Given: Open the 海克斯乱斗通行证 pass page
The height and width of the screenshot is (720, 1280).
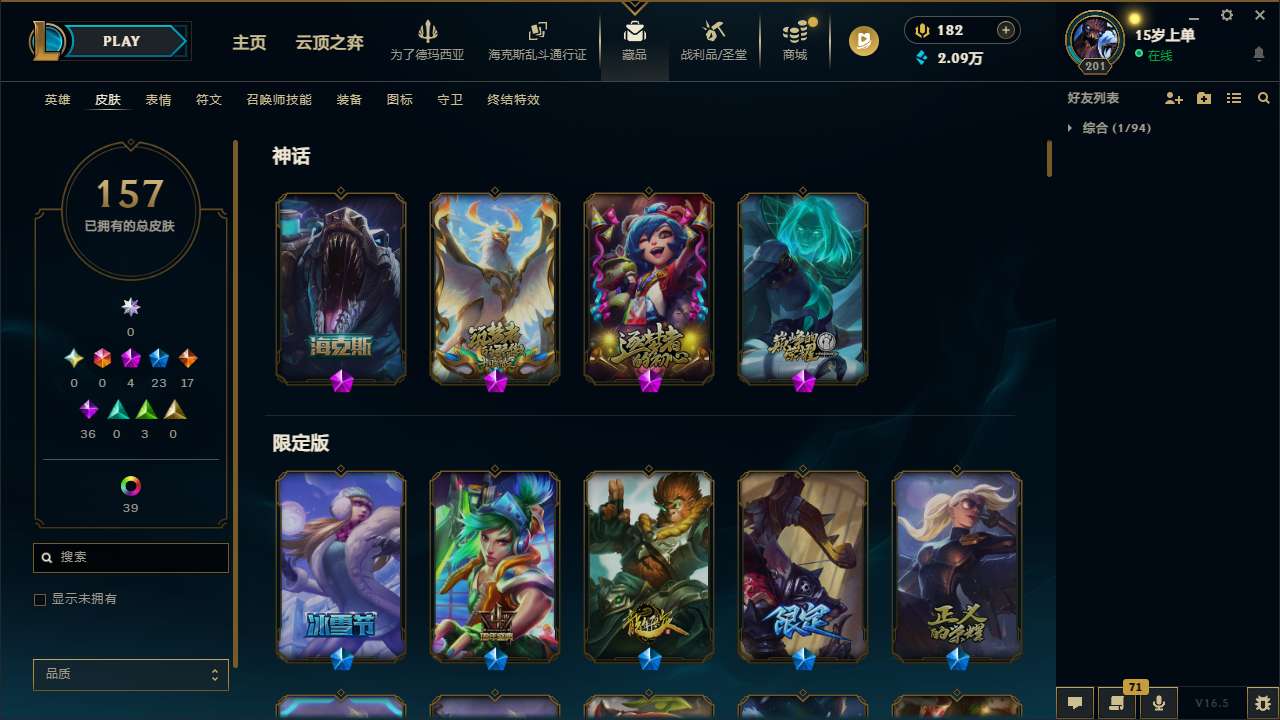Looking at the screenshot, I should pyautogui.click(x=537, y=42).
